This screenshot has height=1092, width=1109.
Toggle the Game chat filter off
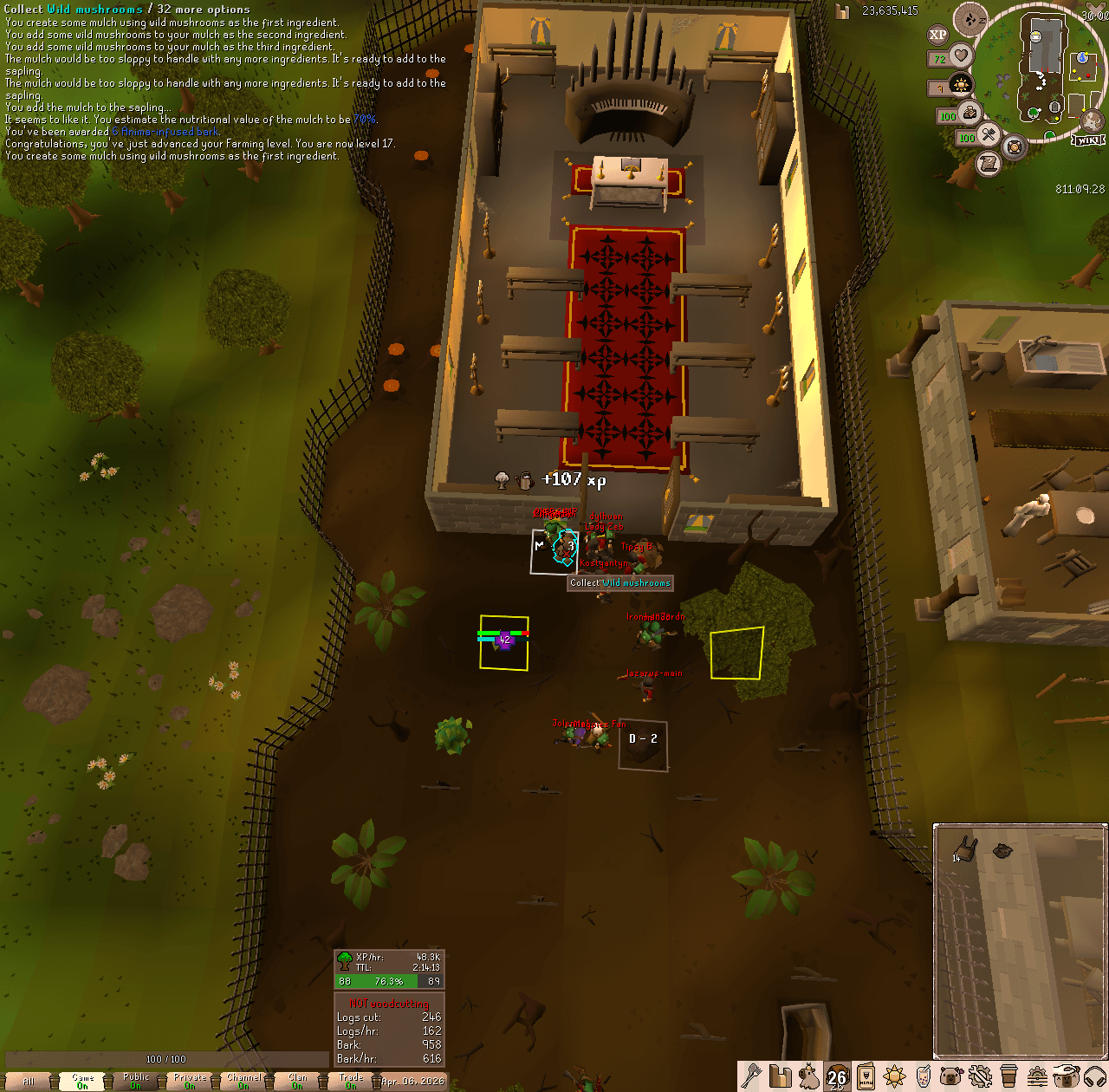(82, 1081)
